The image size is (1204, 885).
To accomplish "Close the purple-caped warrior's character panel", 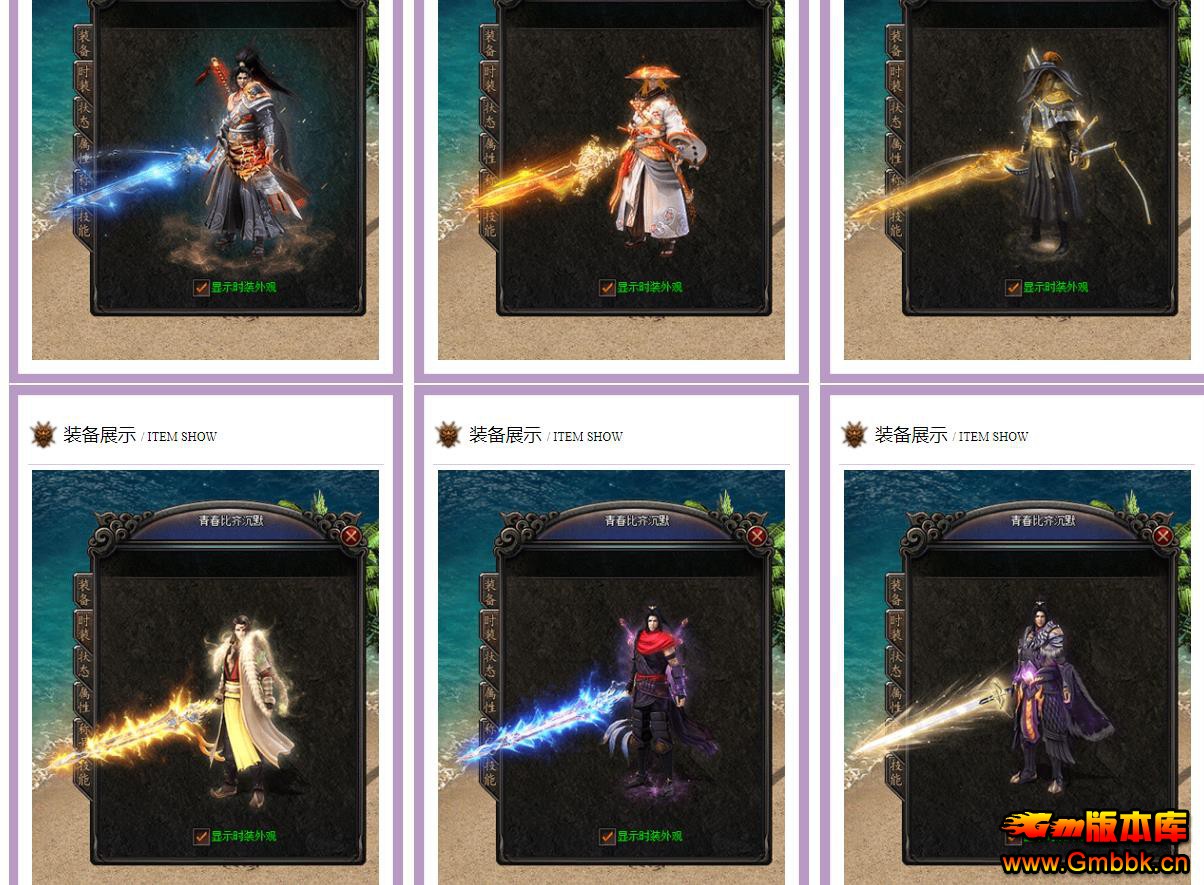I will pyautogui.click(x=1163, y=537).
